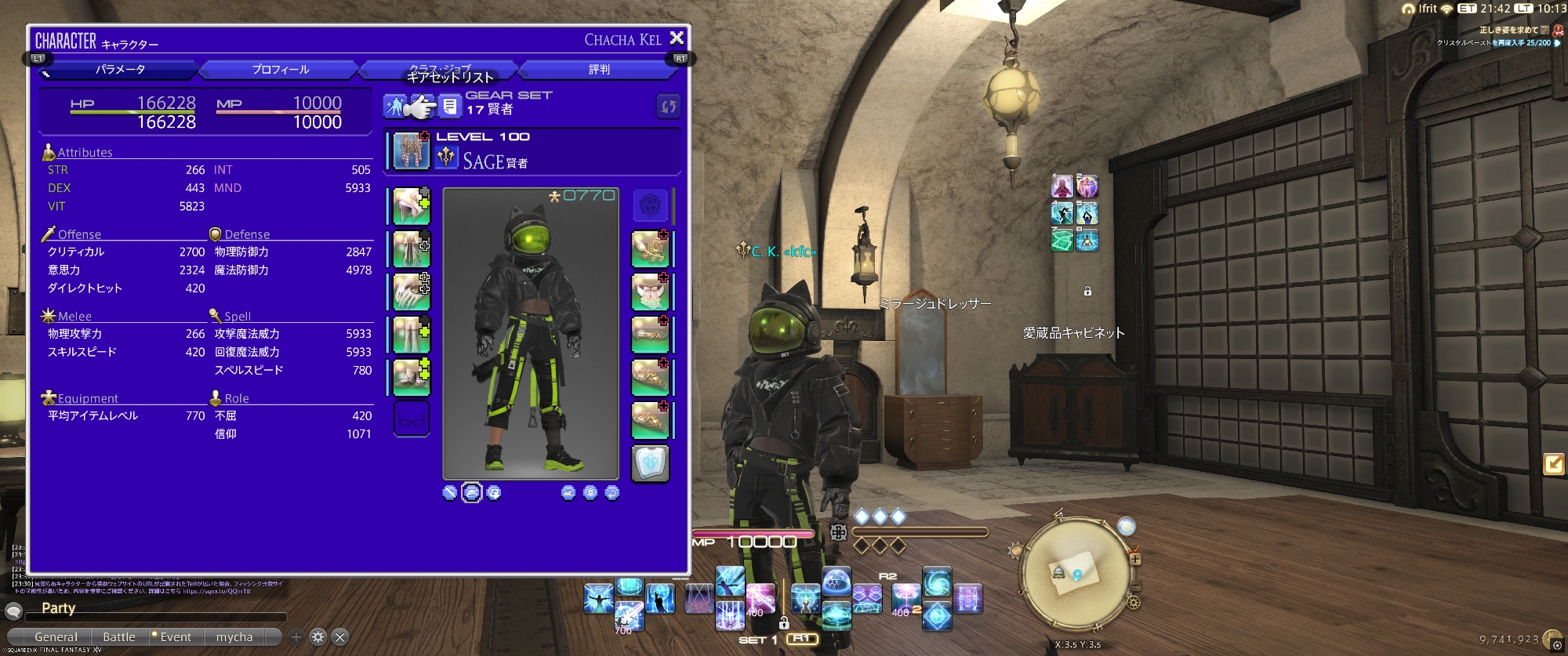Screen dimensions: 1568x656
Task: Zoom in the minimap with plus button
Action: point(1134,559)
